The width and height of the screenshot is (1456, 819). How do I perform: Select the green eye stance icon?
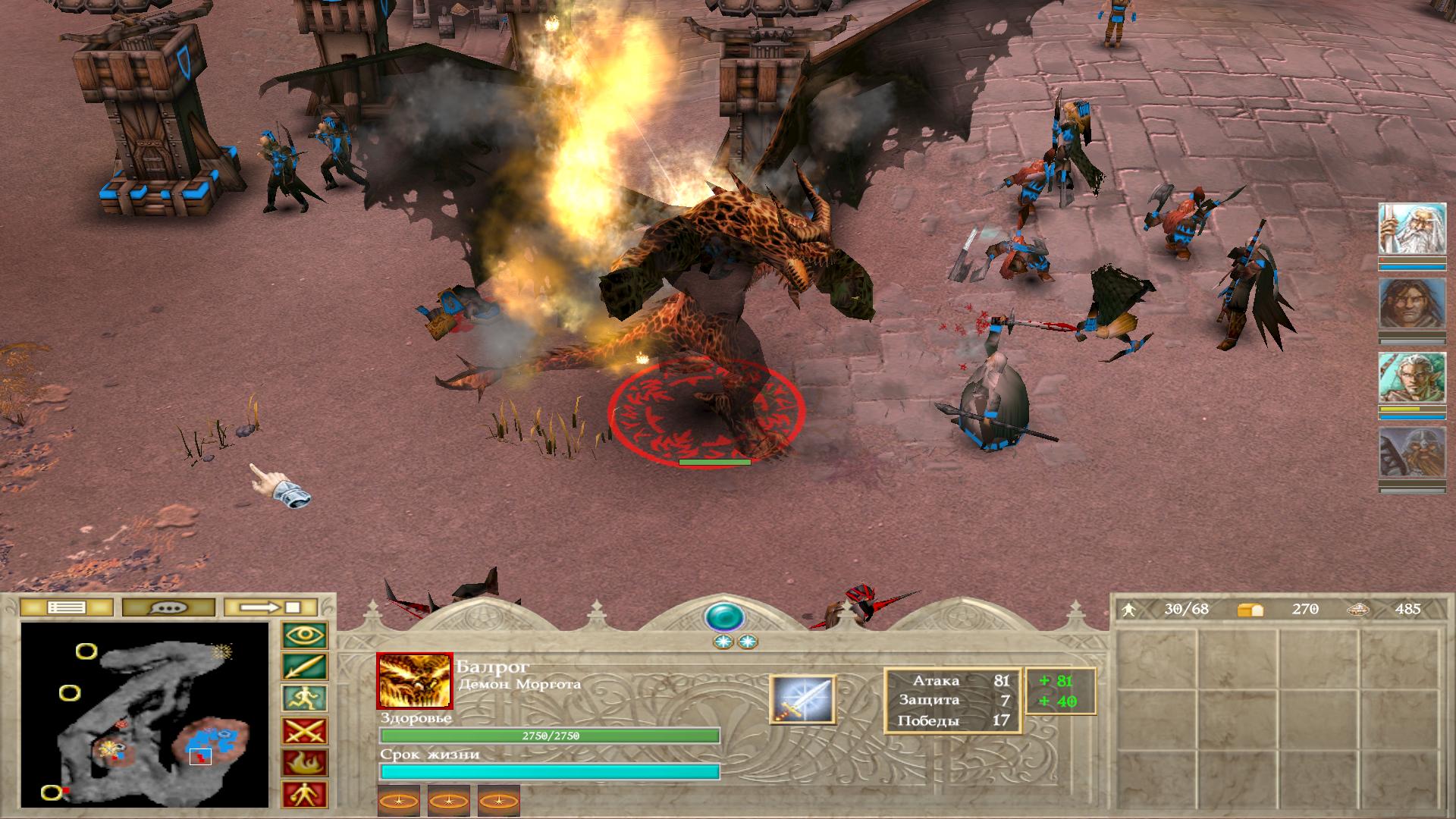click(305, 635)
